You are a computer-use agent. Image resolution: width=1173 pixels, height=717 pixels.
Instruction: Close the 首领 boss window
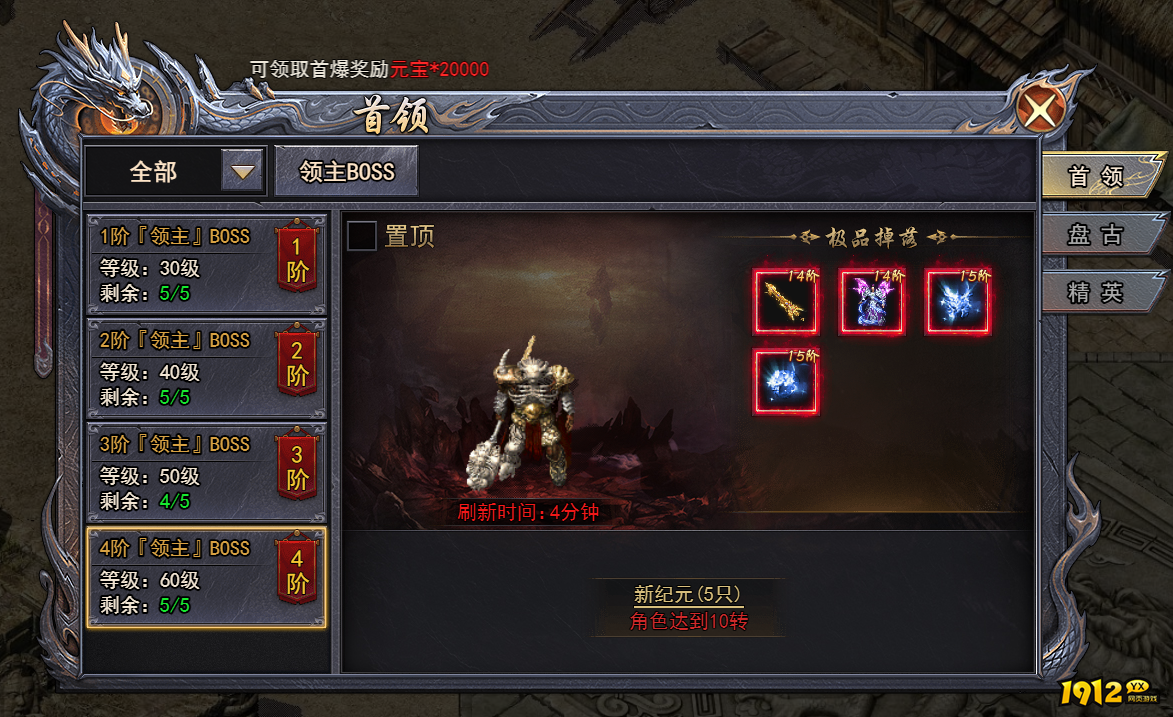click(1040, 107)
